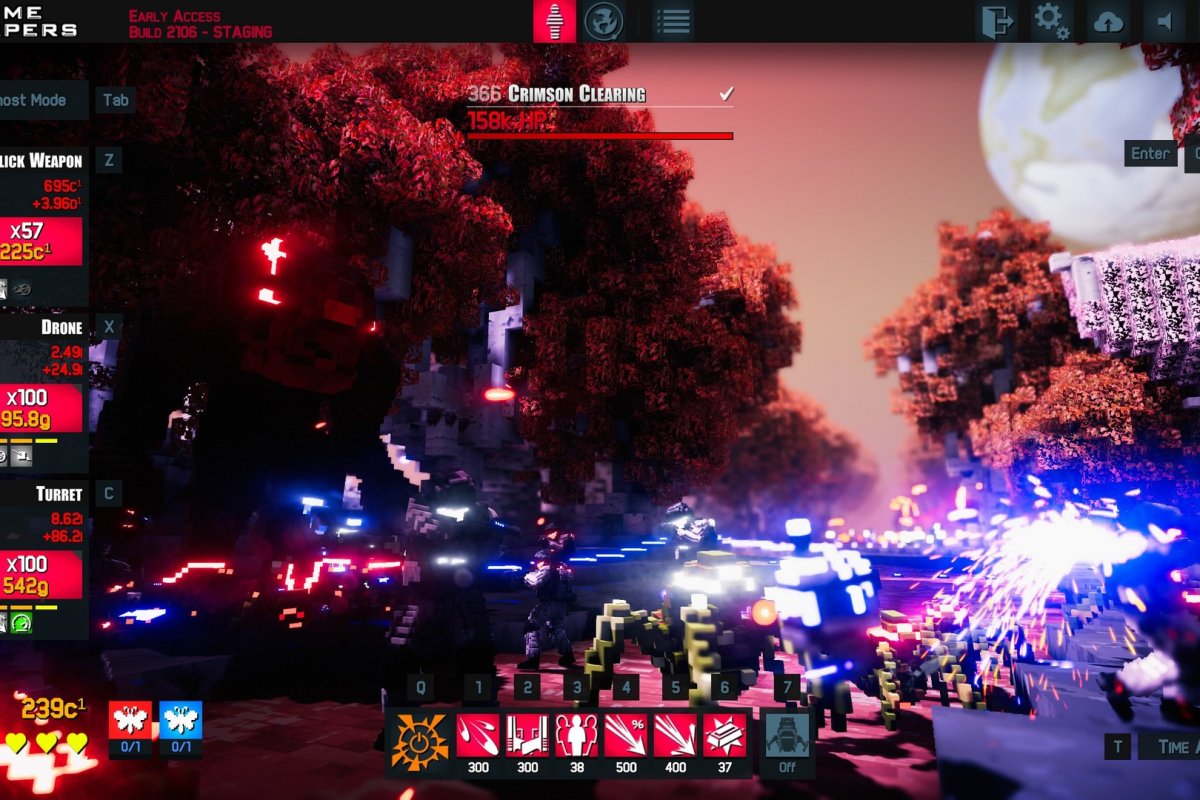Viewport: 1200px width, 800px height.
Task: Select the character icon in the top bar
Action: pyautogui.click(x=554, y=21)
